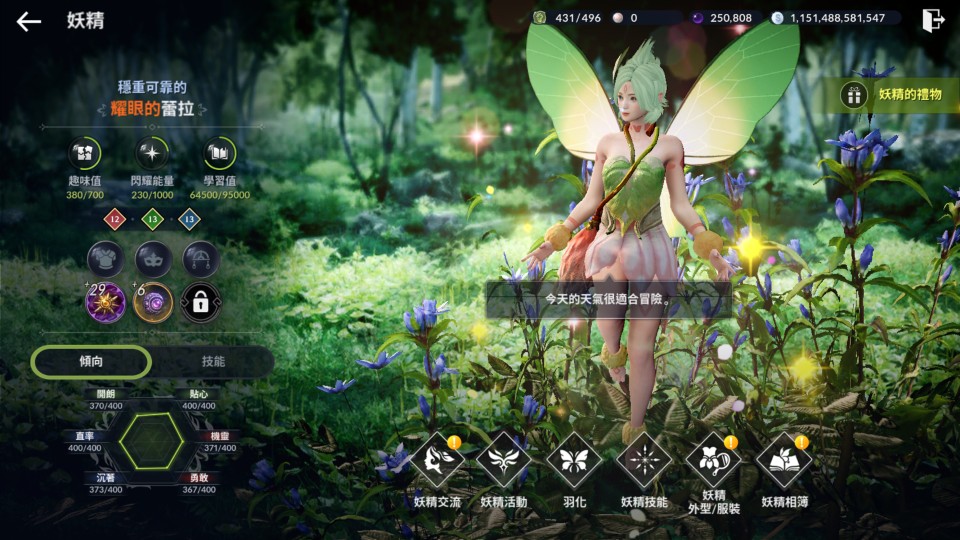Screen dimensions: 960x540
Task: Open 妖精外型/服裝 appearance menu
Action: click(x=713, y=461)
